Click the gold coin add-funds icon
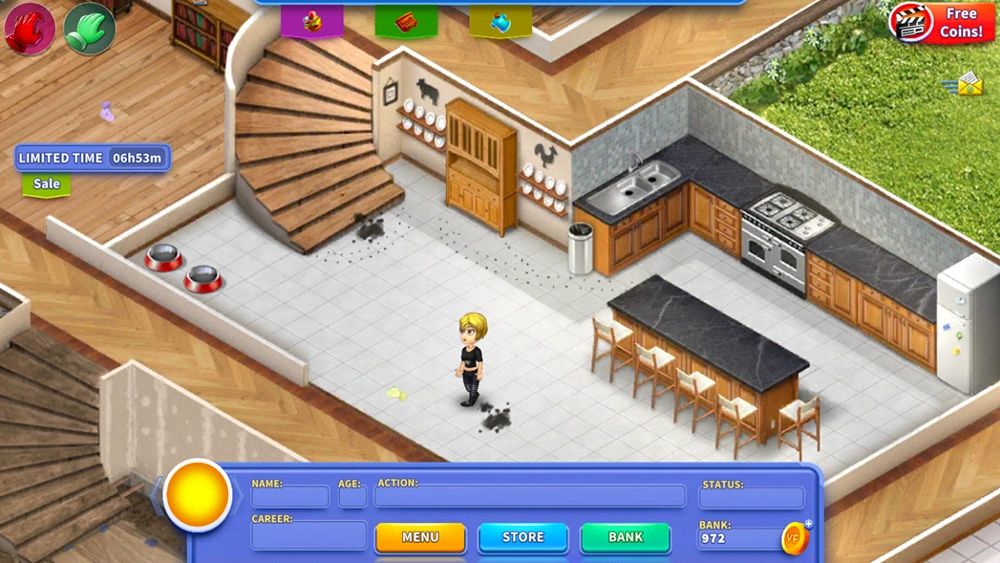The width and height of the screenshot is (1000, 563). tap(796, 538)
